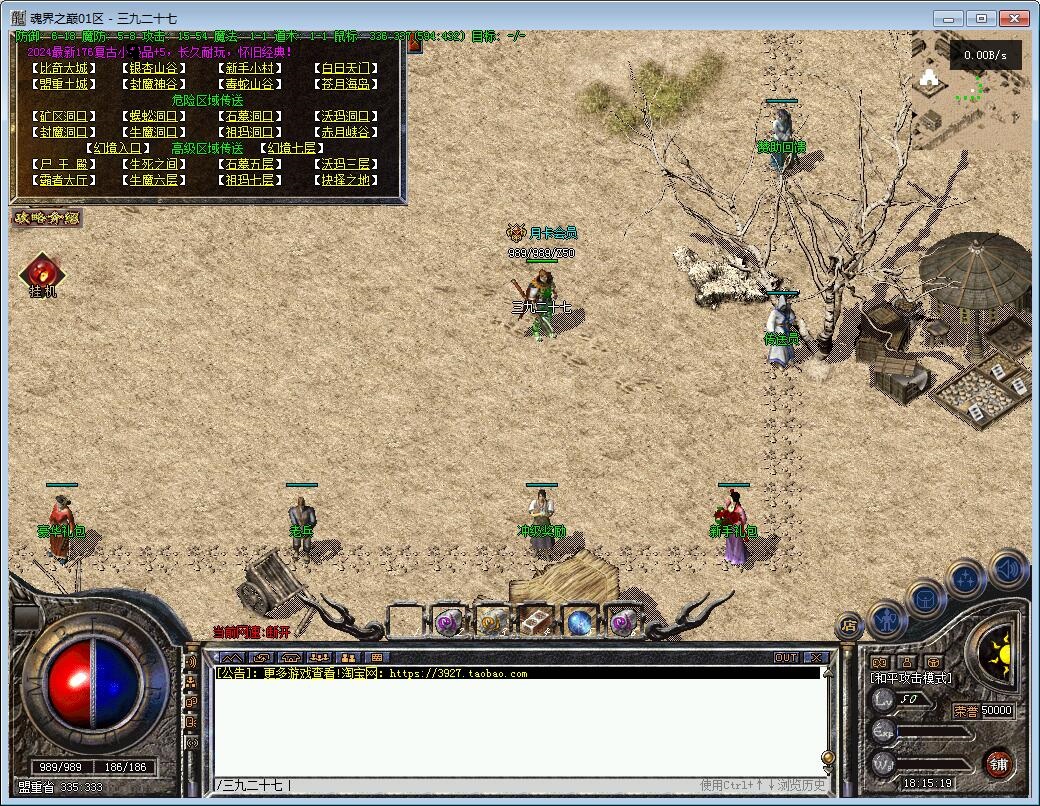
Task: Teleport to 抉择之地
Action: (x=345, y=180)
